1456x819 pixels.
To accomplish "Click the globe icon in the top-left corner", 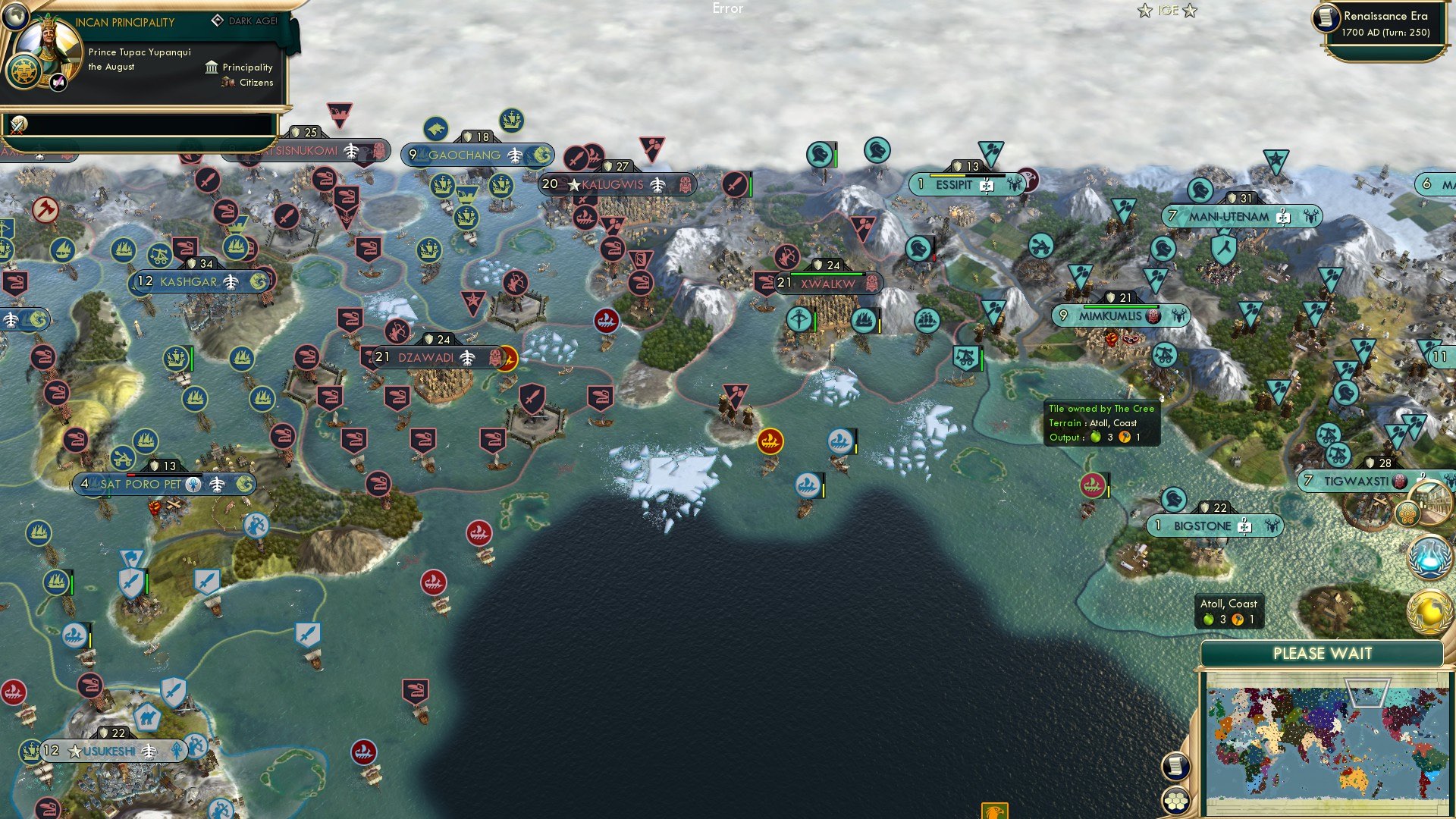I will coord(17,17).
